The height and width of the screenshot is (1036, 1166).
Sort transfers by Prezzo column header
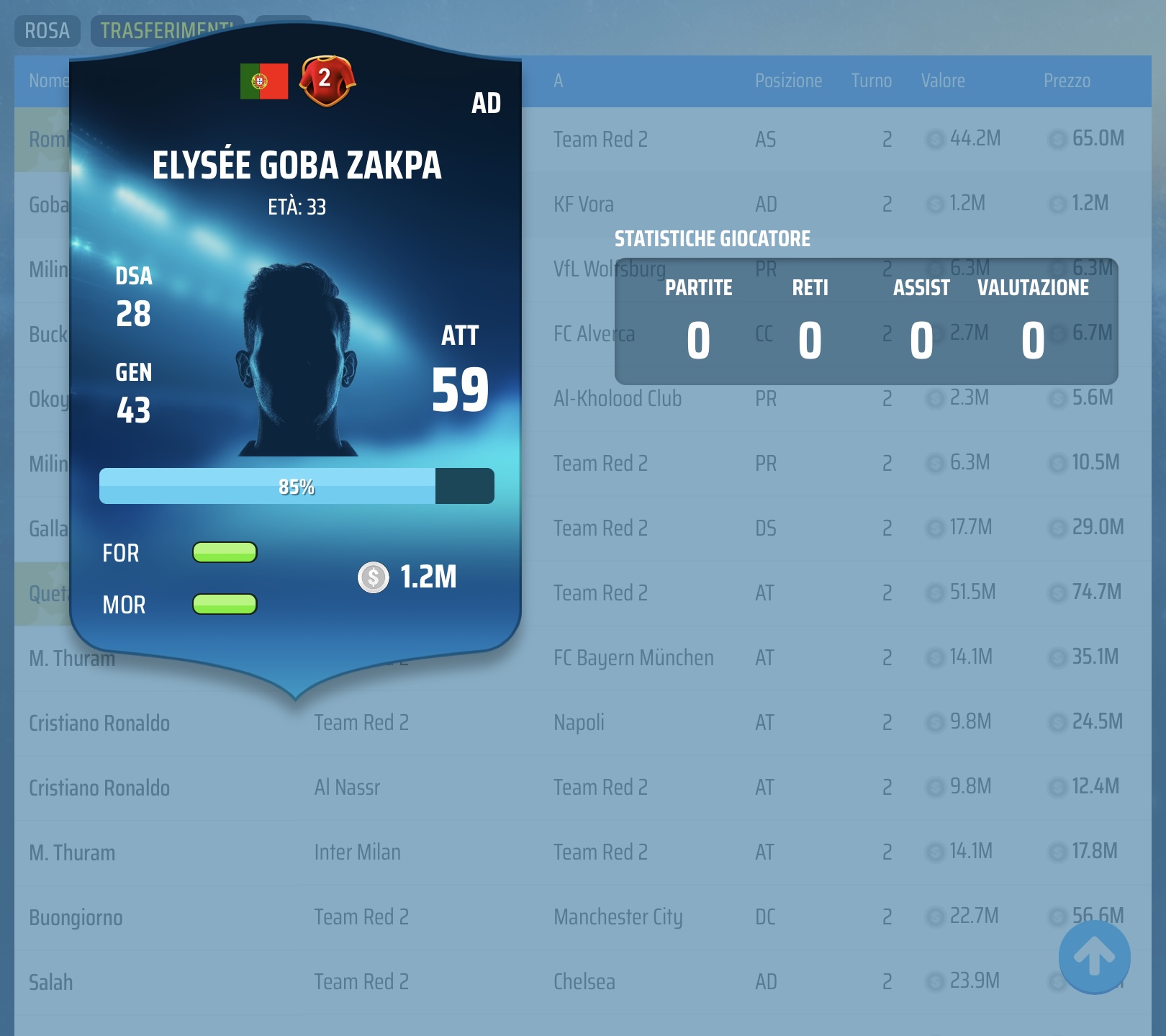point(1067,81)
